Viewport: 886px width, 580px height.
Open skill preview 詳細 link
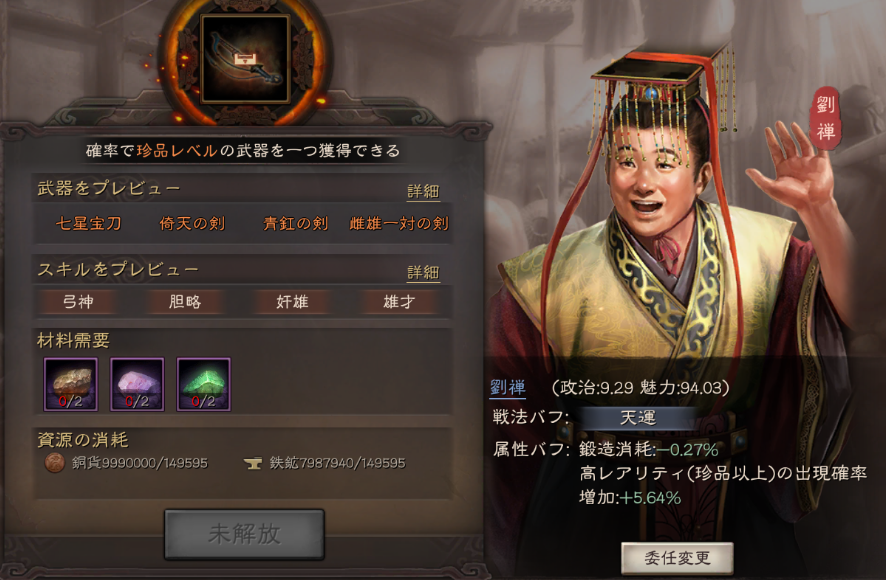[x=423, y=272]
